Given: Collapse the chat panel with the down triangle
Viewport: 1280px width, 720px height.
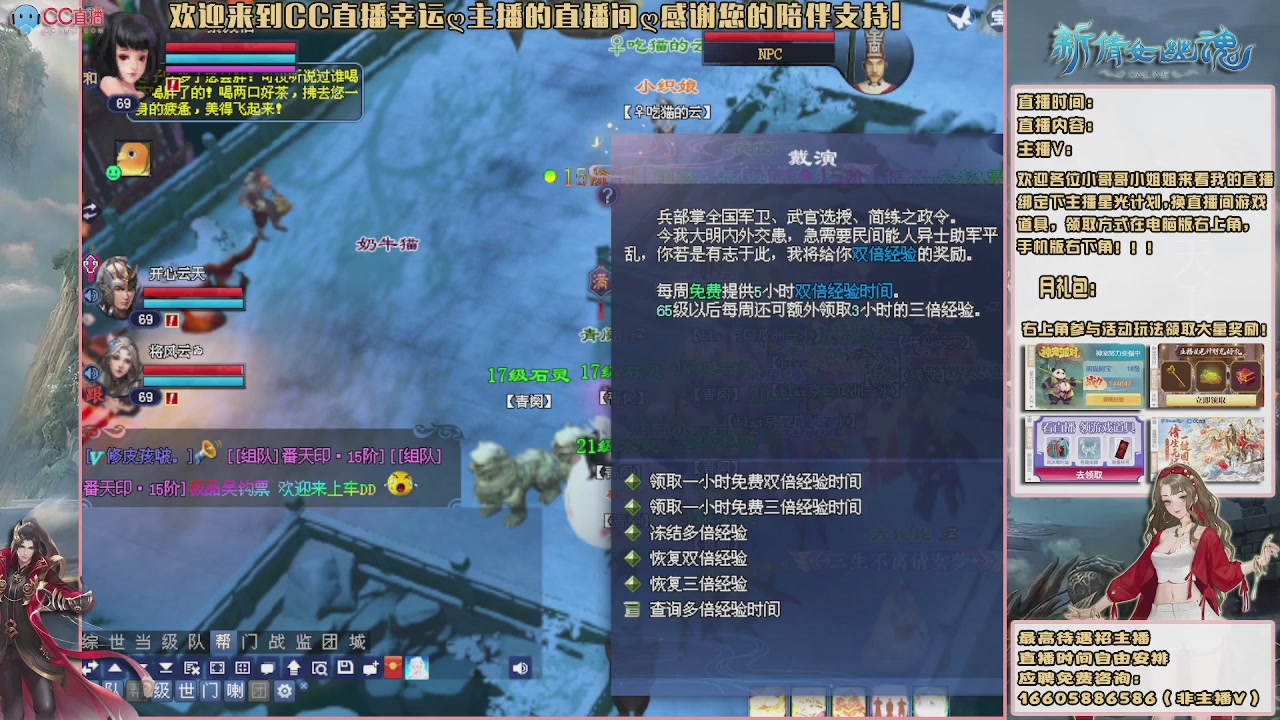Looking at the screenshot, I should (143, 667).
